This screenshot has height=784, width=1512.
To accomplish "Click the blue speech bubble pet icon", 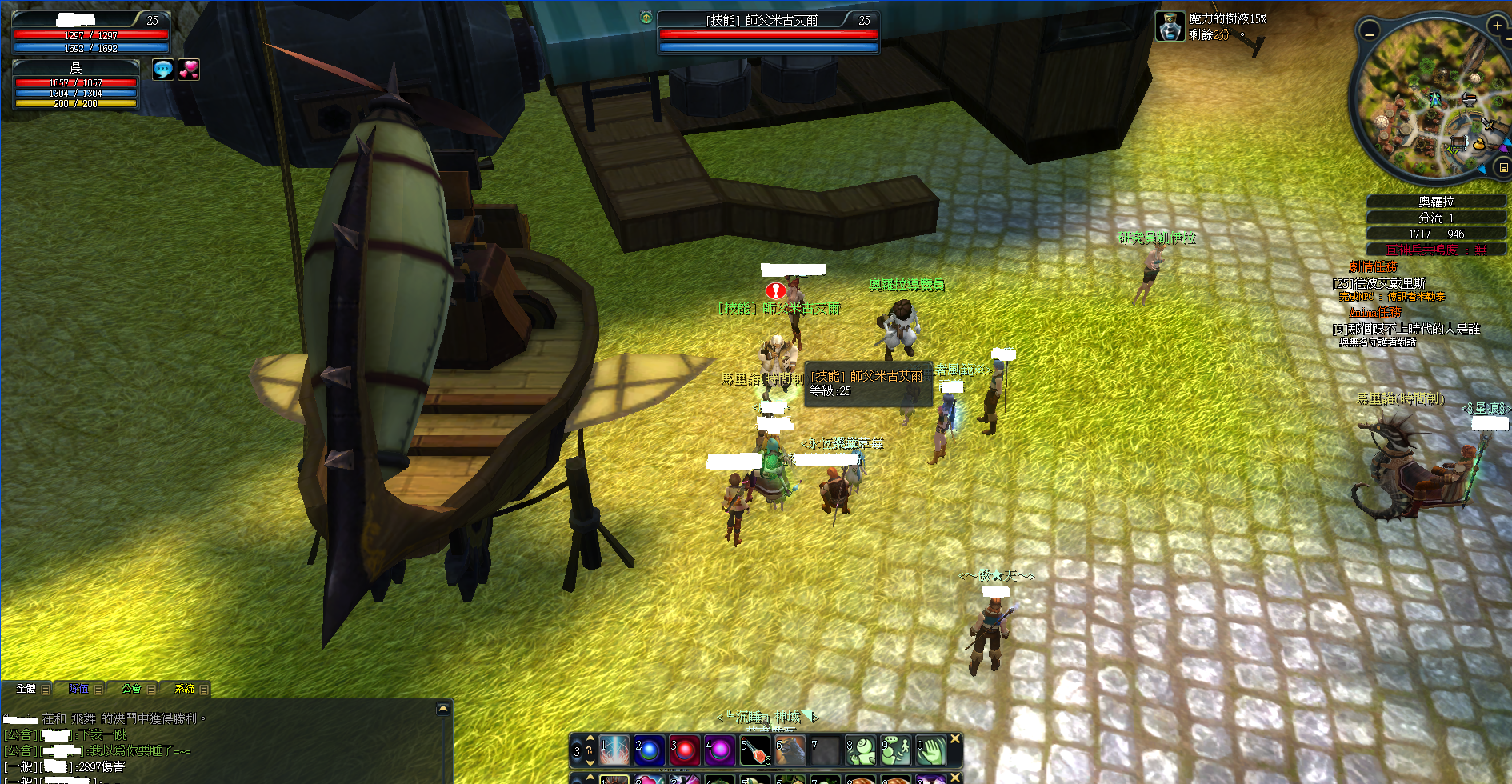I will tap(163, 70).
